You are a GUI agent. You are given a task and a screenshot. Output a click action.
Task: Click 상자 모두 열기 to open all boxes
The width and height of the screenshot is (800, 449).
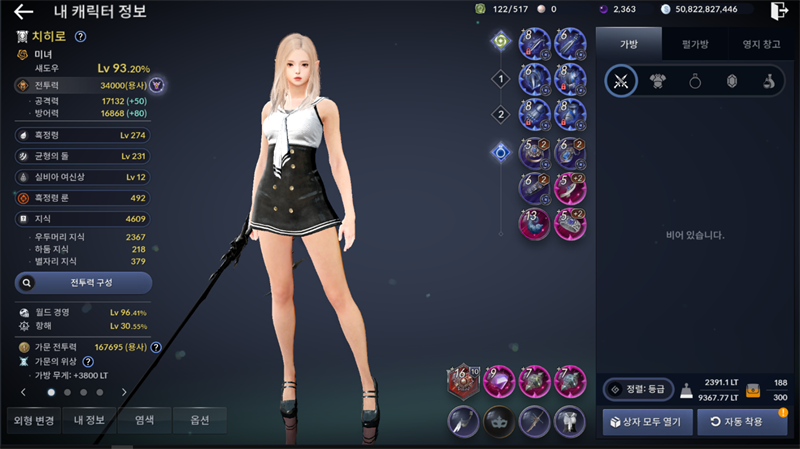click(x=647, y=422)
